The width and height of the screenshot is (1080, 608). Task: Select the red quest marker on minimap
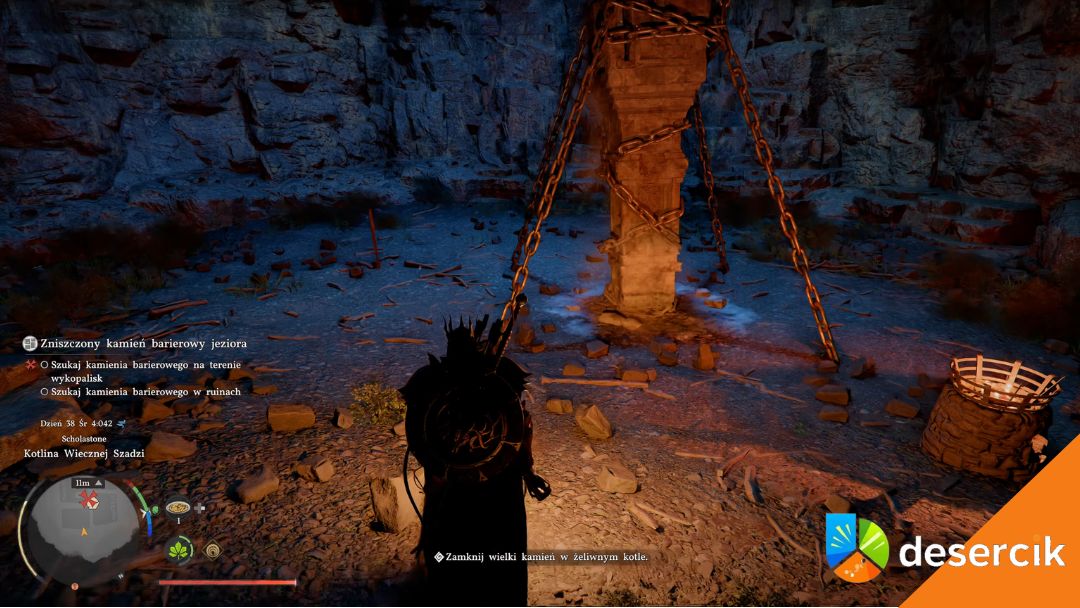[x=89, y=497]
